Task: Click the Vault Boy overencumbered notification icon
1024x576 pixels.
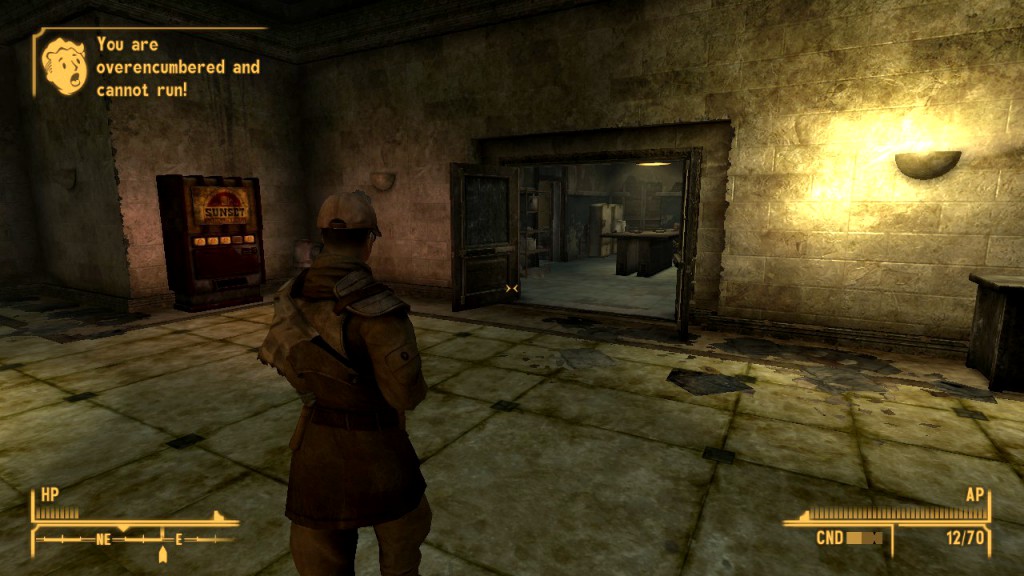Action: [65, 66]
